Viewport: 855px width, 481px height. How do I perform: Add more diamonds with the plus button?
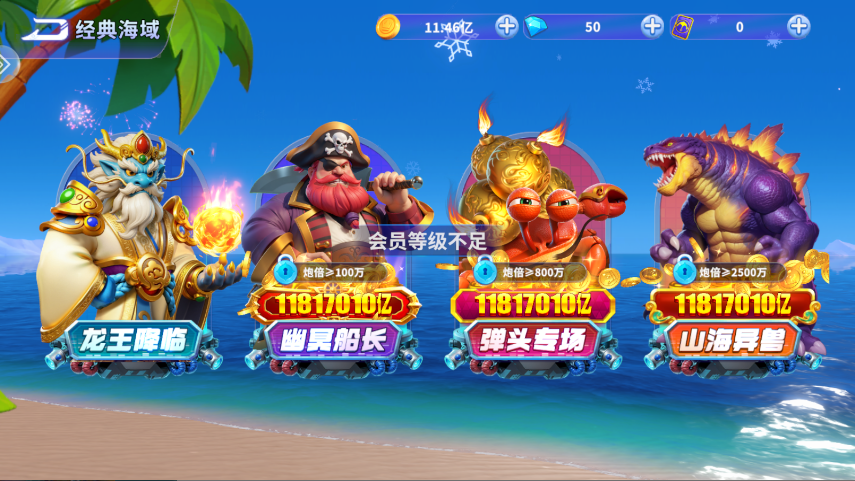(x=652, y=26)
